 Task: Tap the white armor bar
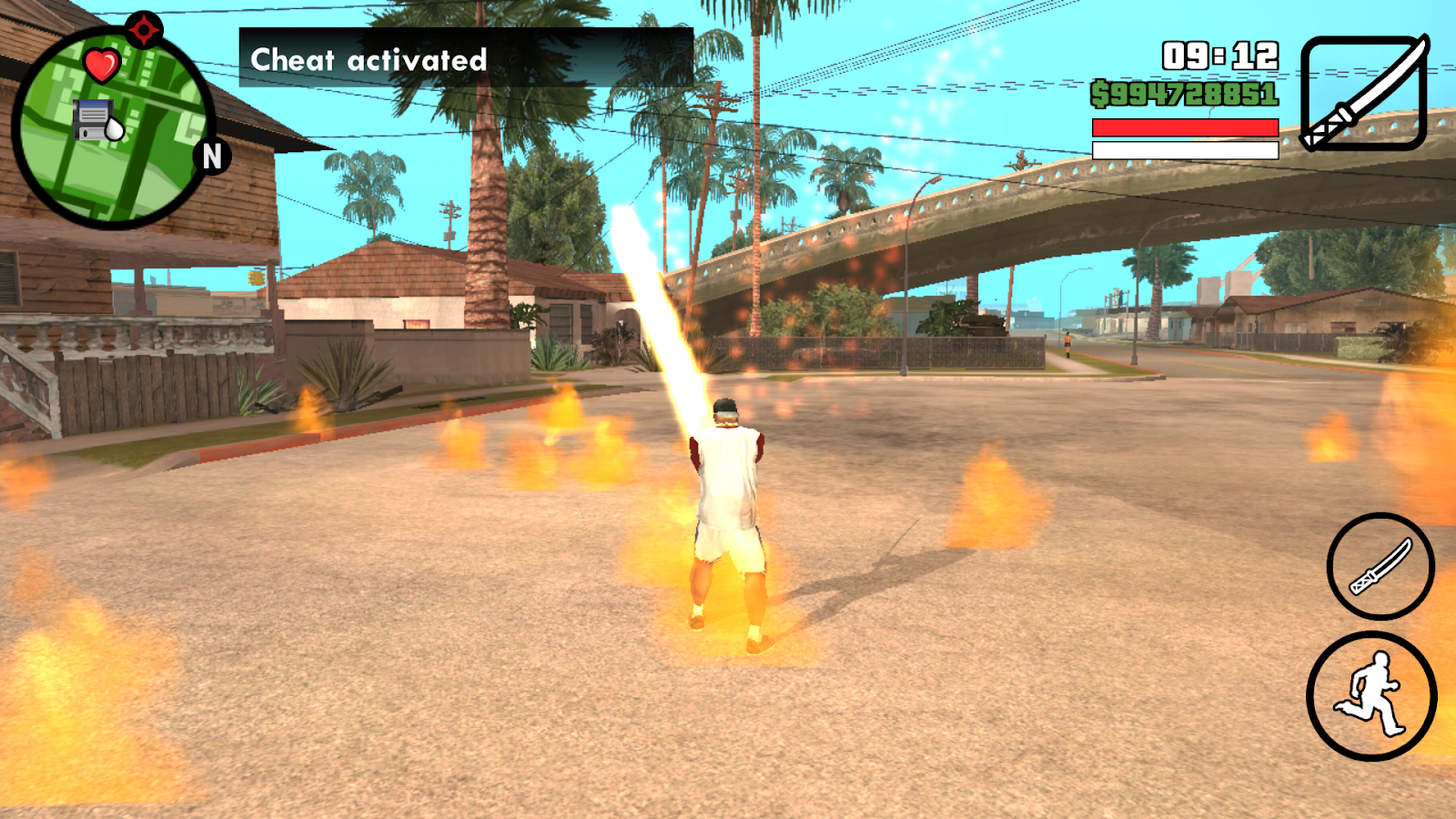(1183, 150)
